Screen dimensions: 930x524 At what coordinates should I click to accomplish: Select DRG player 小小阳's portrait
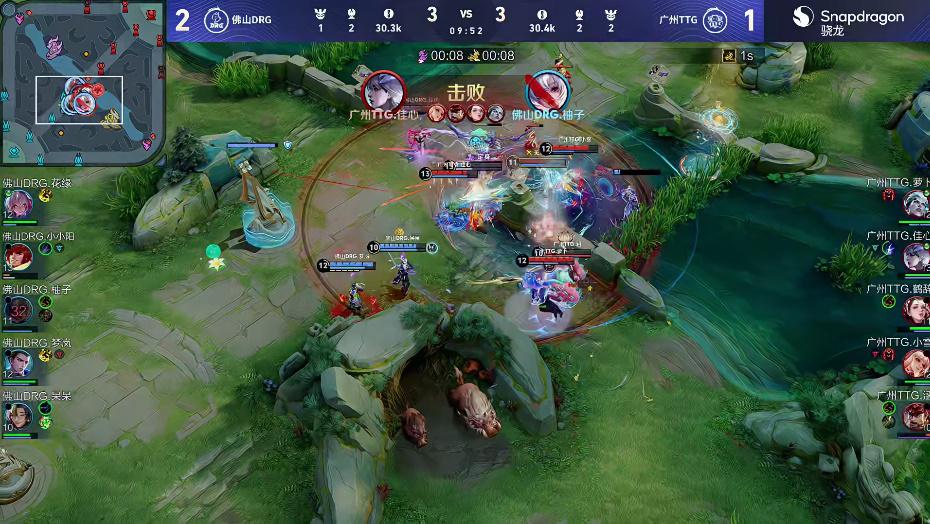coord(18,257)
